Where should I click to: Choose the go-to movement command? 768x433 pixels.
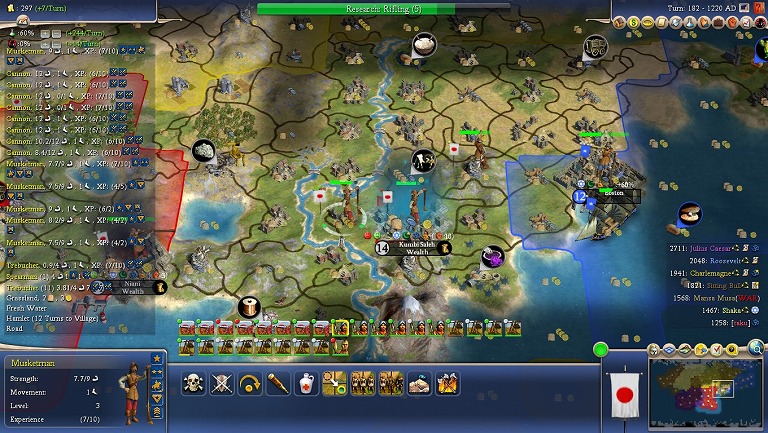click(x=335, y=382)
